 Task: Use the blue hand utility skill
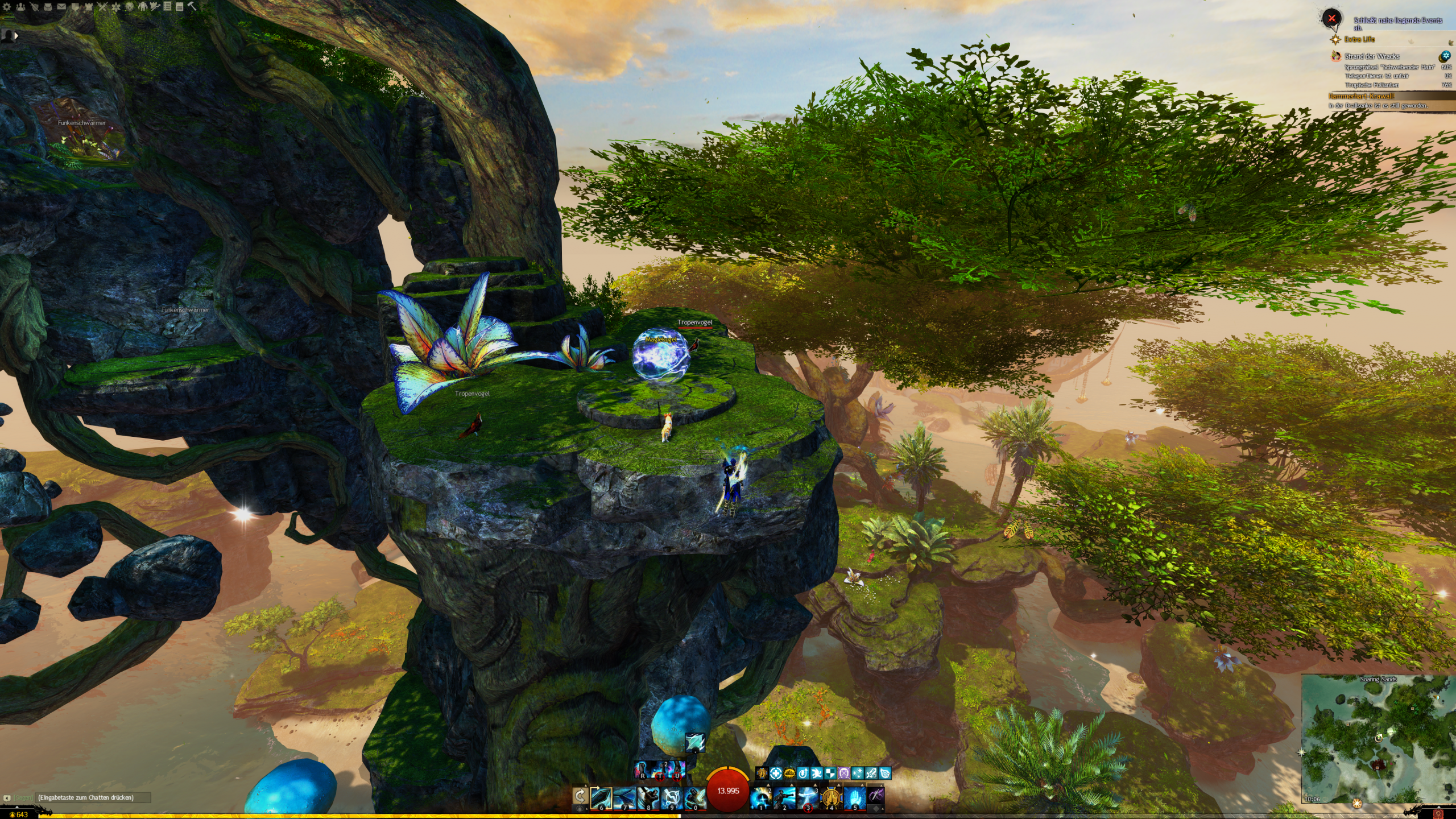click(854, 798)
